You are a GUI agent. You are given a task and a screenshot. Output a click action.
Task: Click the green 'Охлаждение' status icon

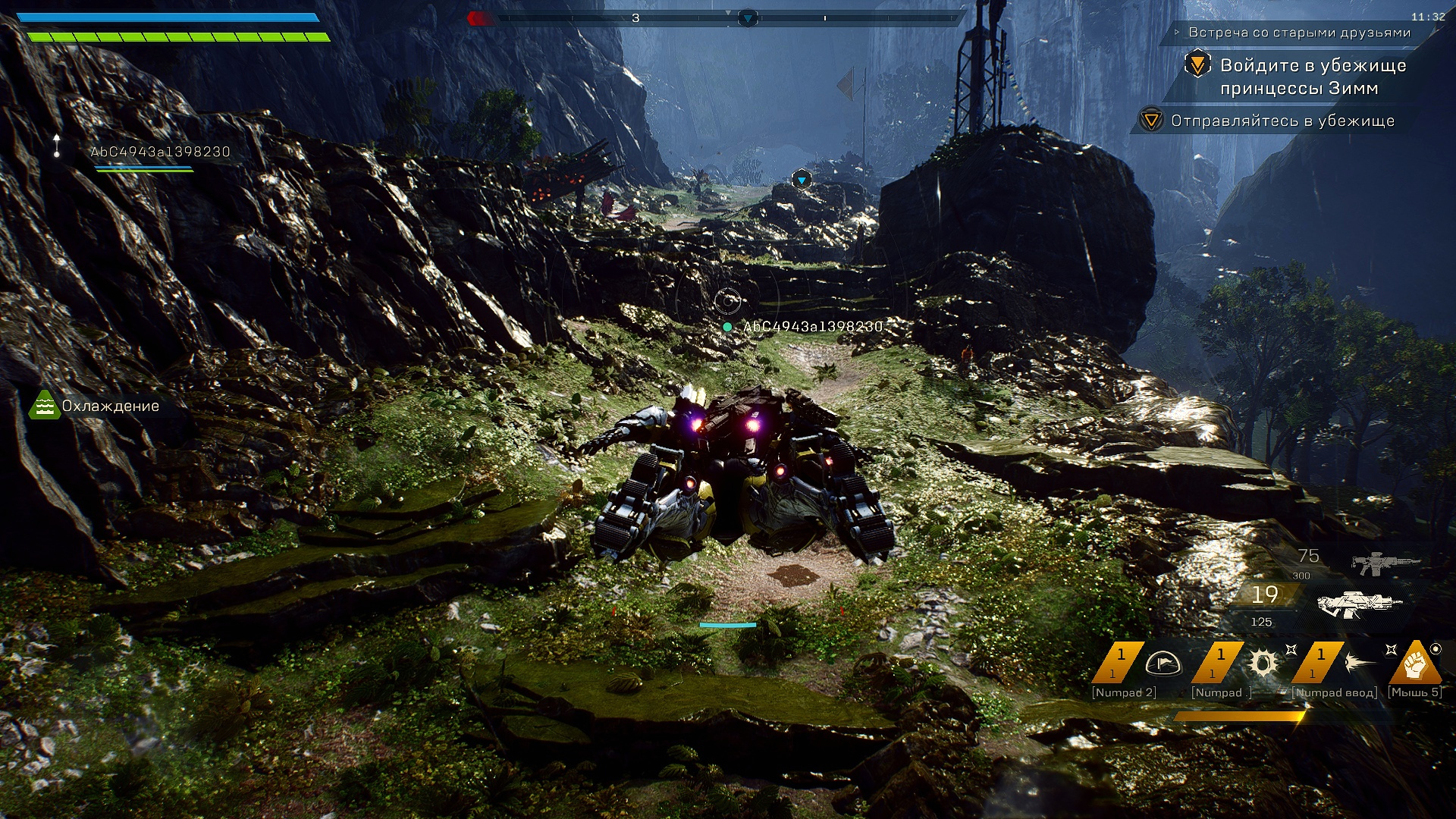coord(44,406)
